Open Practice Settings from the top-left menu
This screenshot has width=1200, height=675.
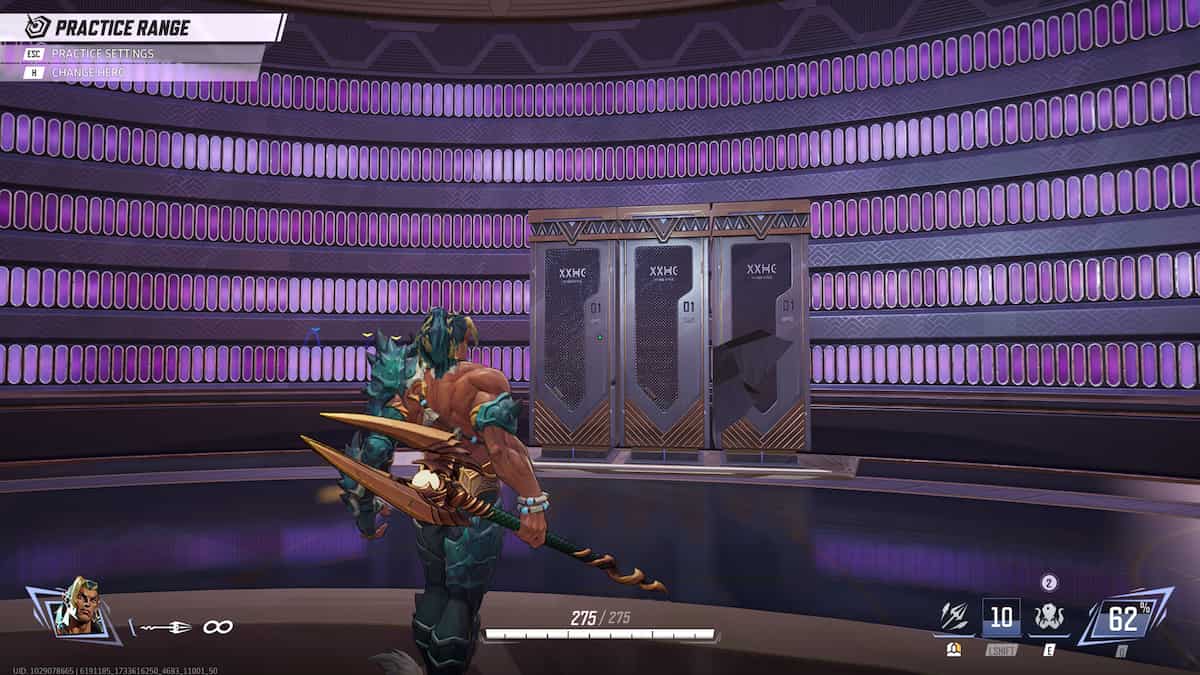(102, 54)
